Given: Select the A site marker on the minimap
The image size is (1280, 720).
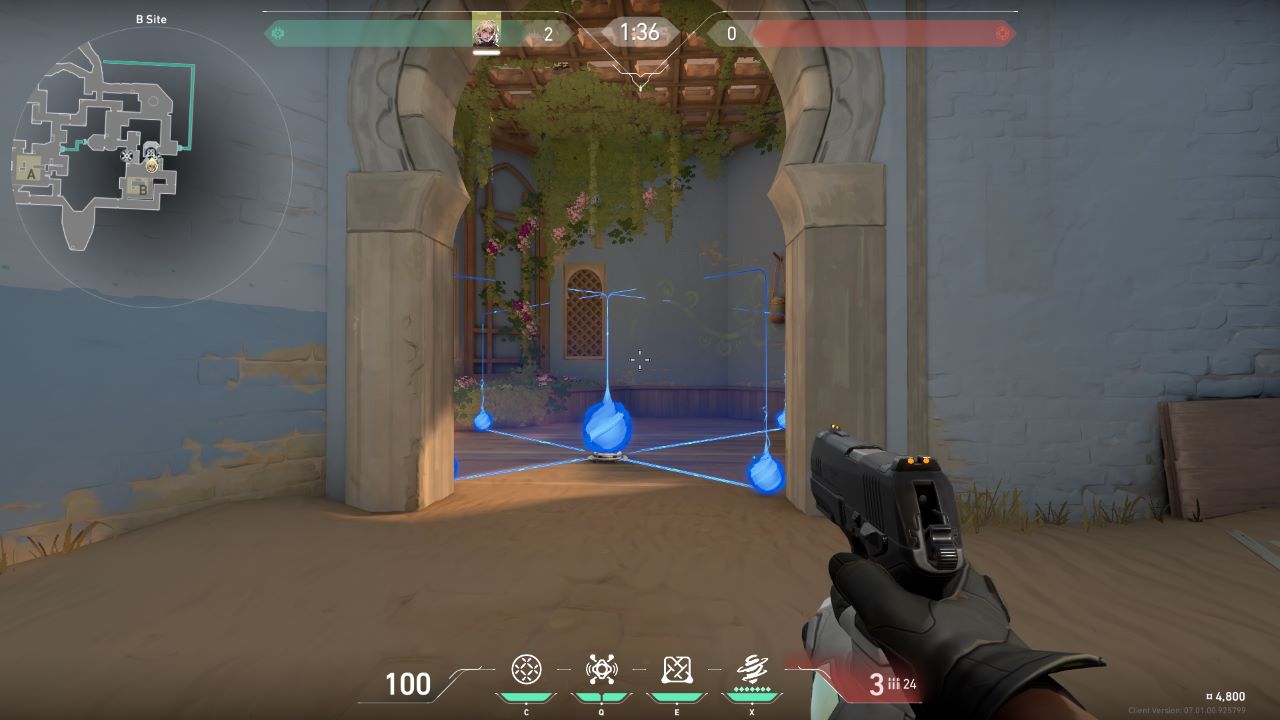Looking at the screenshot, I should pyautogui.click(x=31, y=175).
